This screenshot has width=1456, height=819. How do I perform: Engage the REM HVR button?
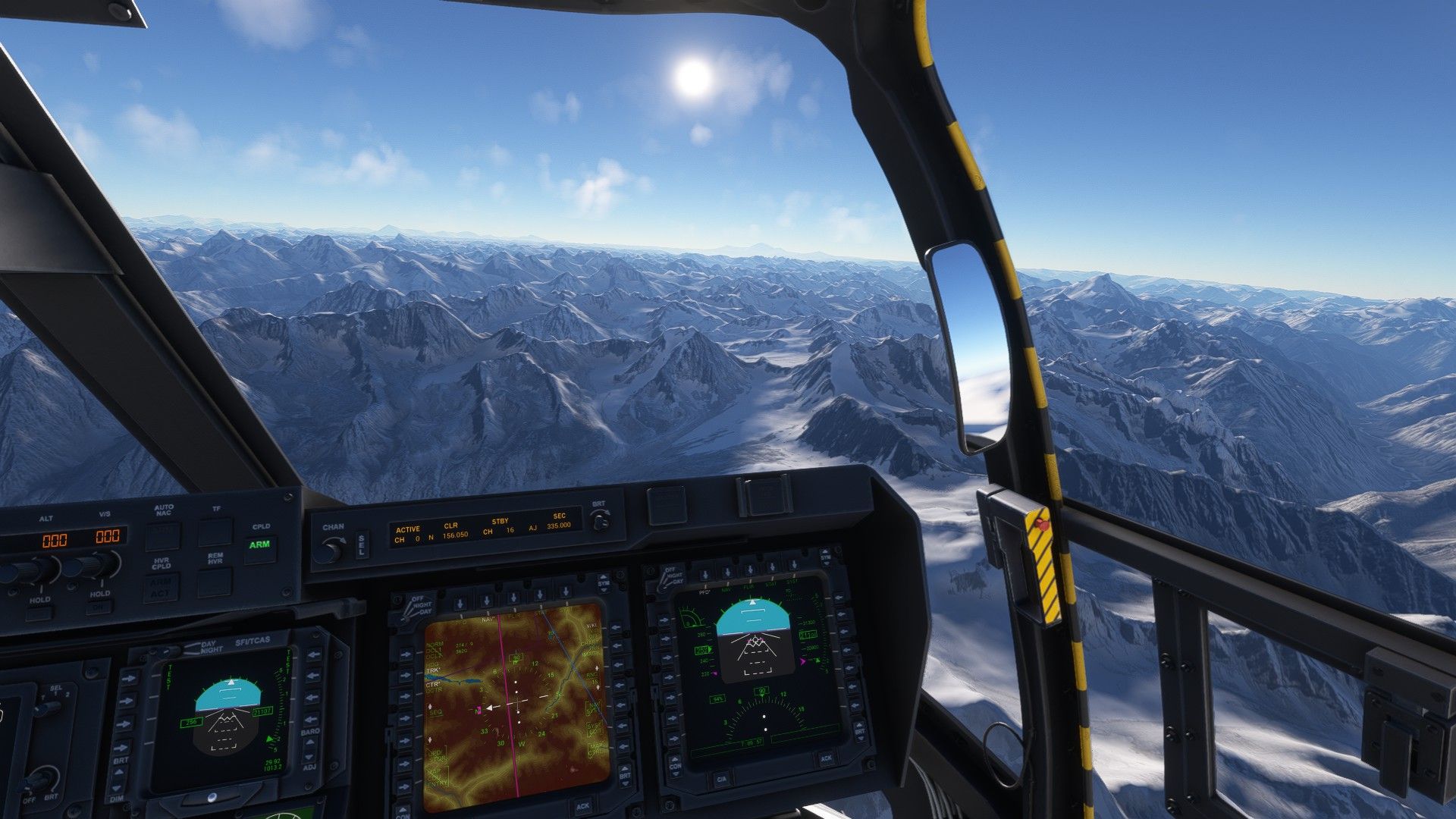[x=215, y=582]
